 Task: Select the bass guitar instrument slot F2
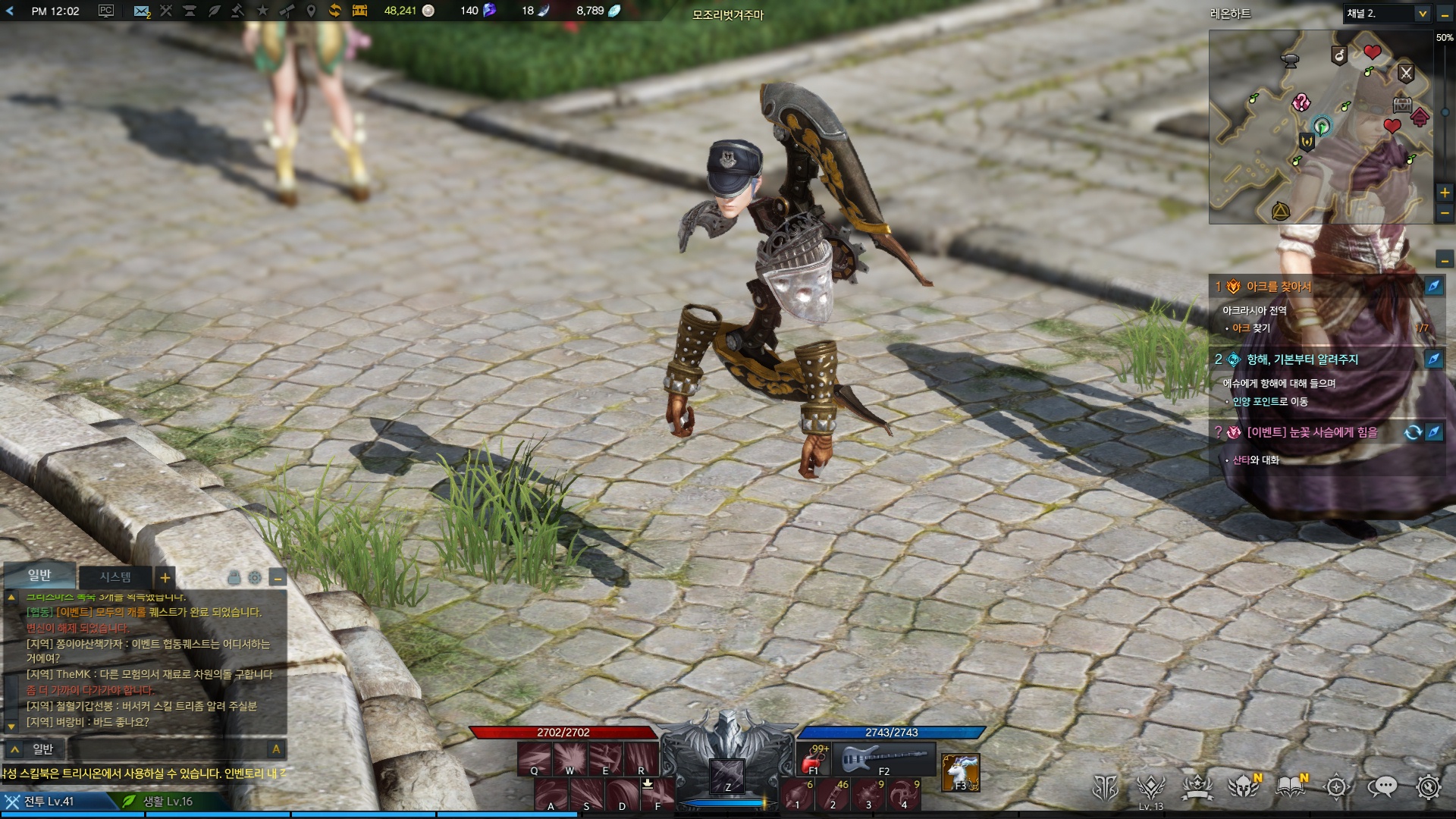pos(884,758)
